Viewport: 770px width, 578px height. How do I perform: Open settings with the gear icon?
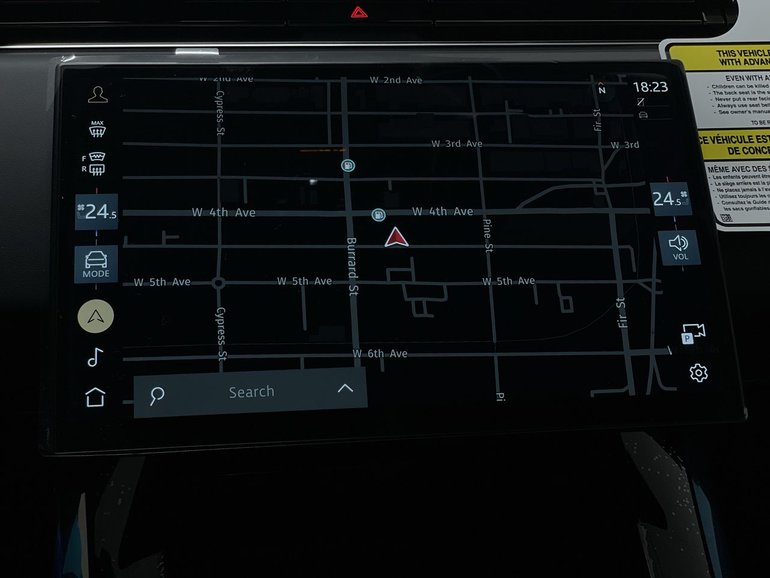698,373
